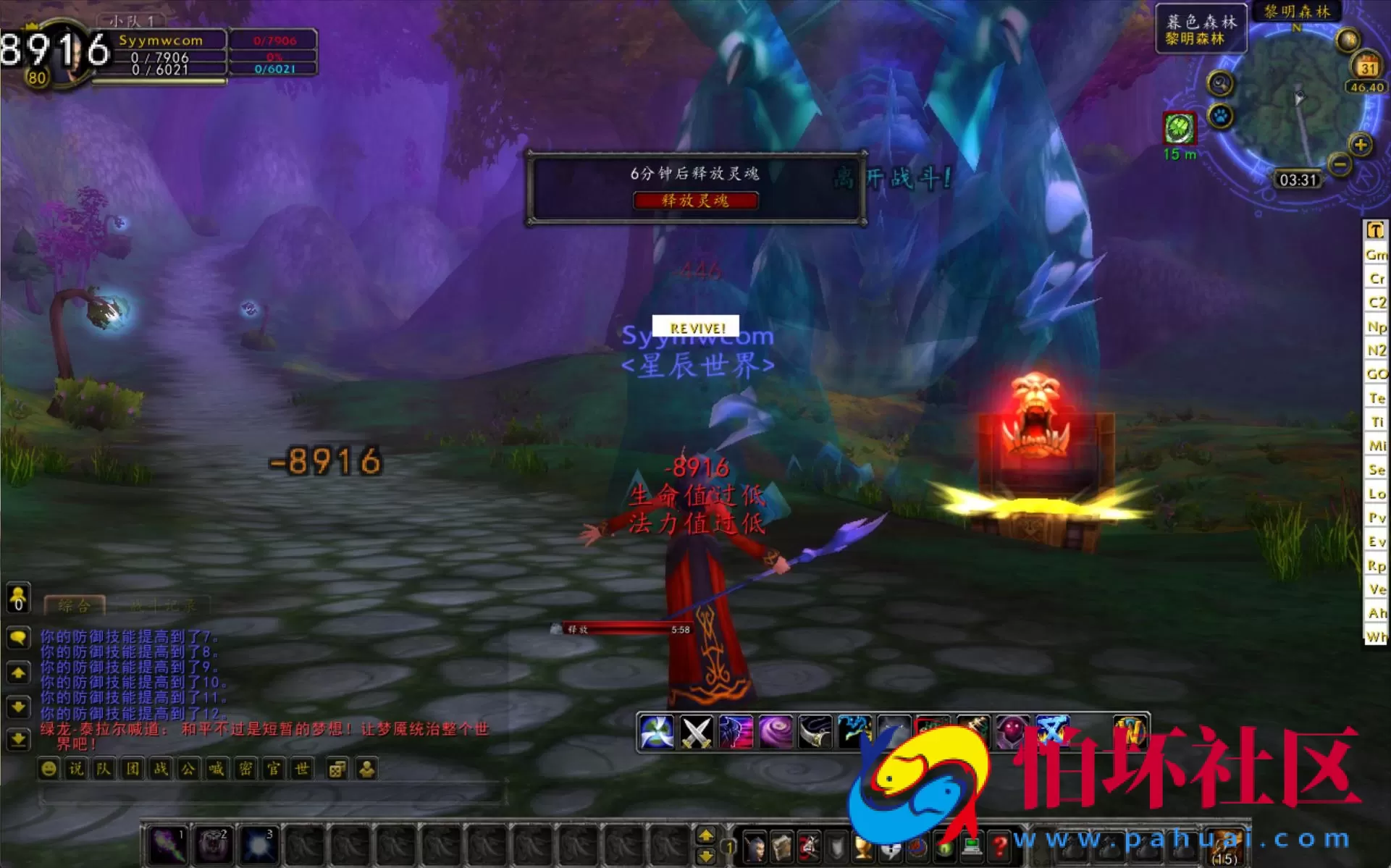Open the emote menu via smiley icon
Screen dimensions: 1391x868
coord(49,768)
